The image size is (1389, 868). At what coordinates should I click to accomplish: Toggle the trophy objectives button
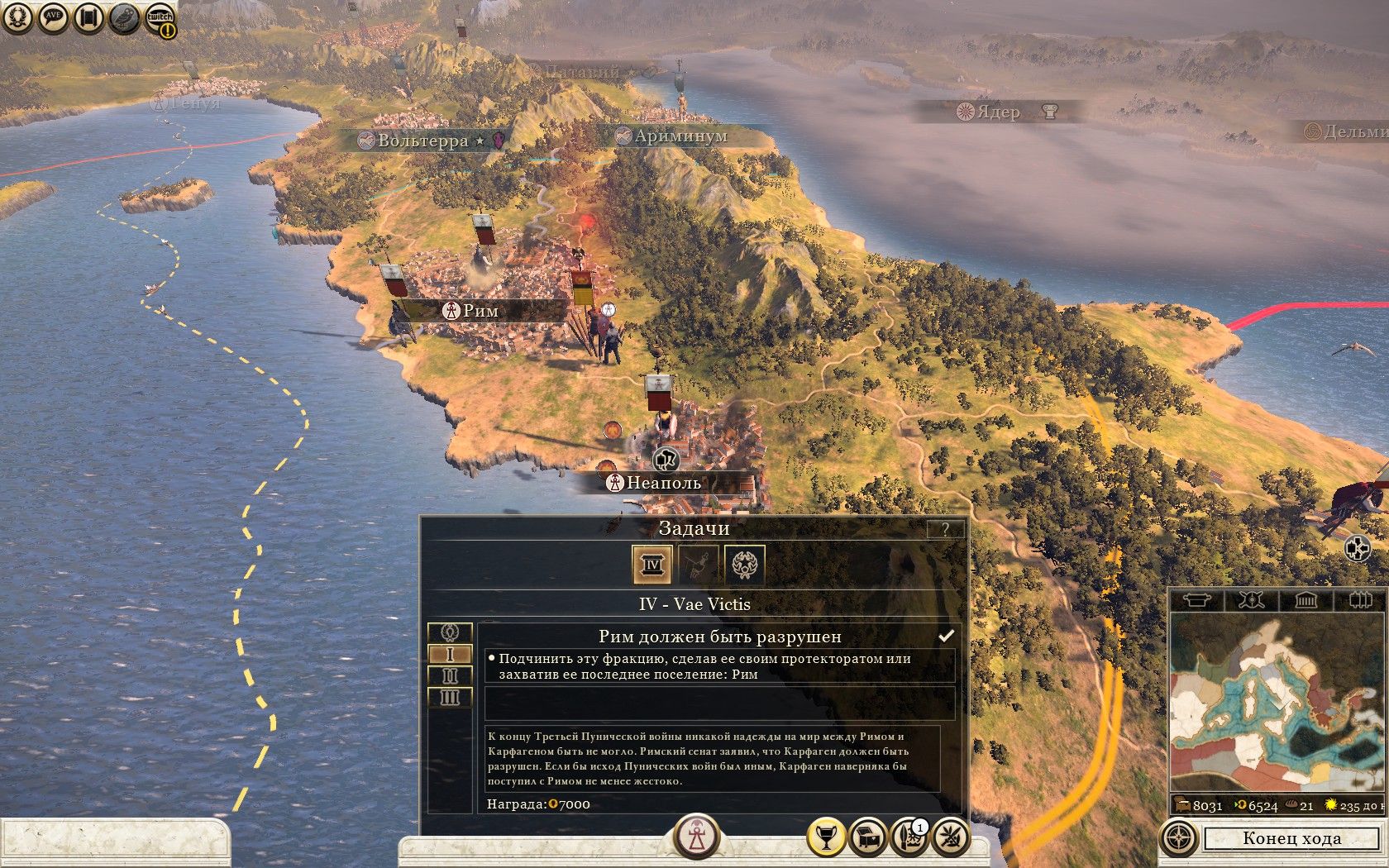click(825, 838)
